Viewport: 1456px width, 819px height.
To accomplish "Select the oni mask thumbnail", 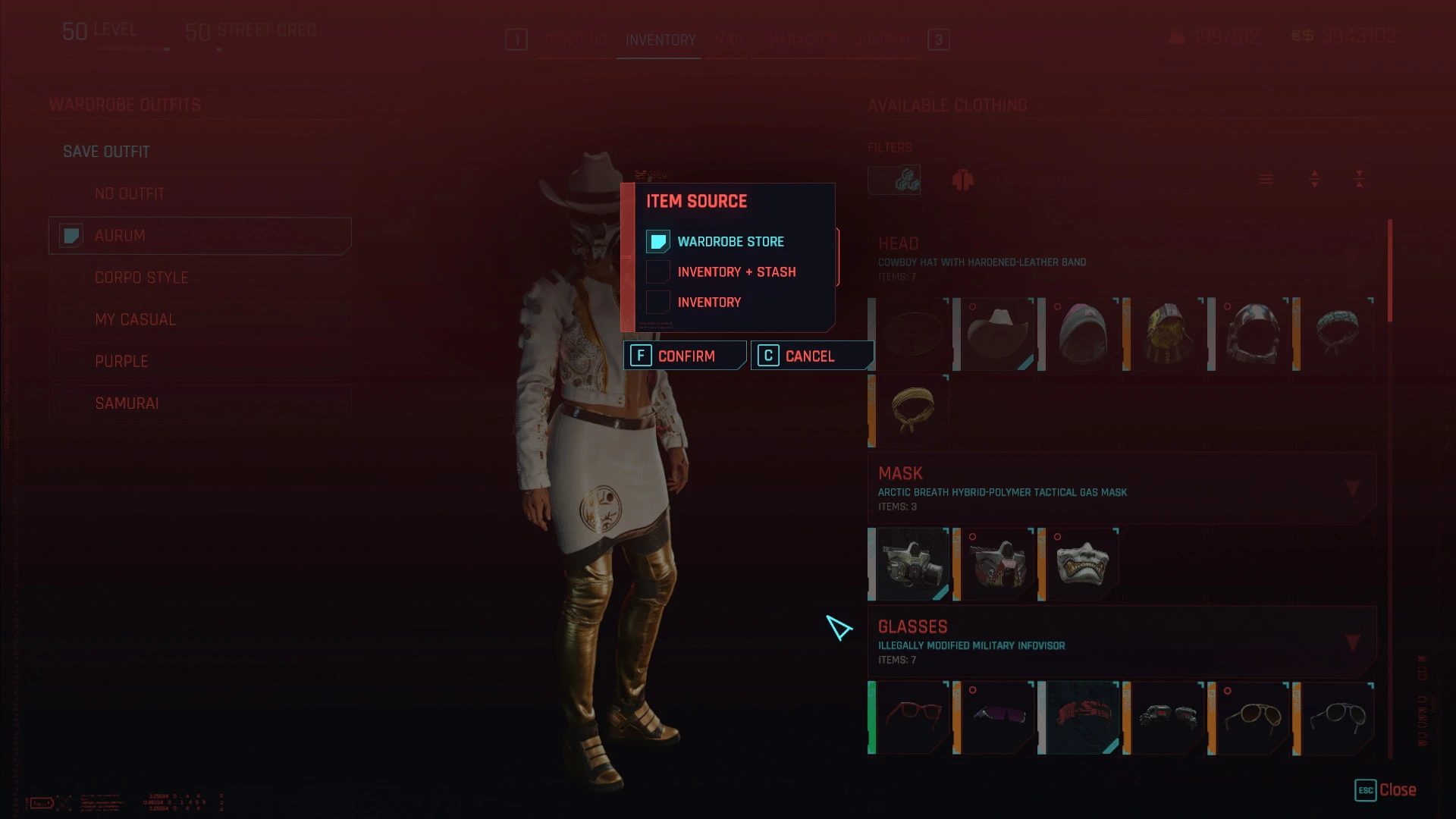I will pyautogui.click(x=1081, y=563).
